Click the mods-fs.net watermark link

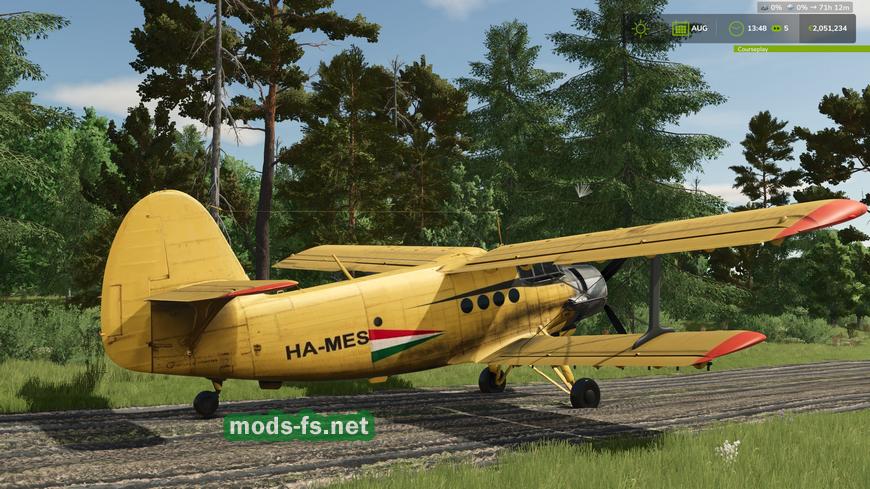tap(299, 427)
